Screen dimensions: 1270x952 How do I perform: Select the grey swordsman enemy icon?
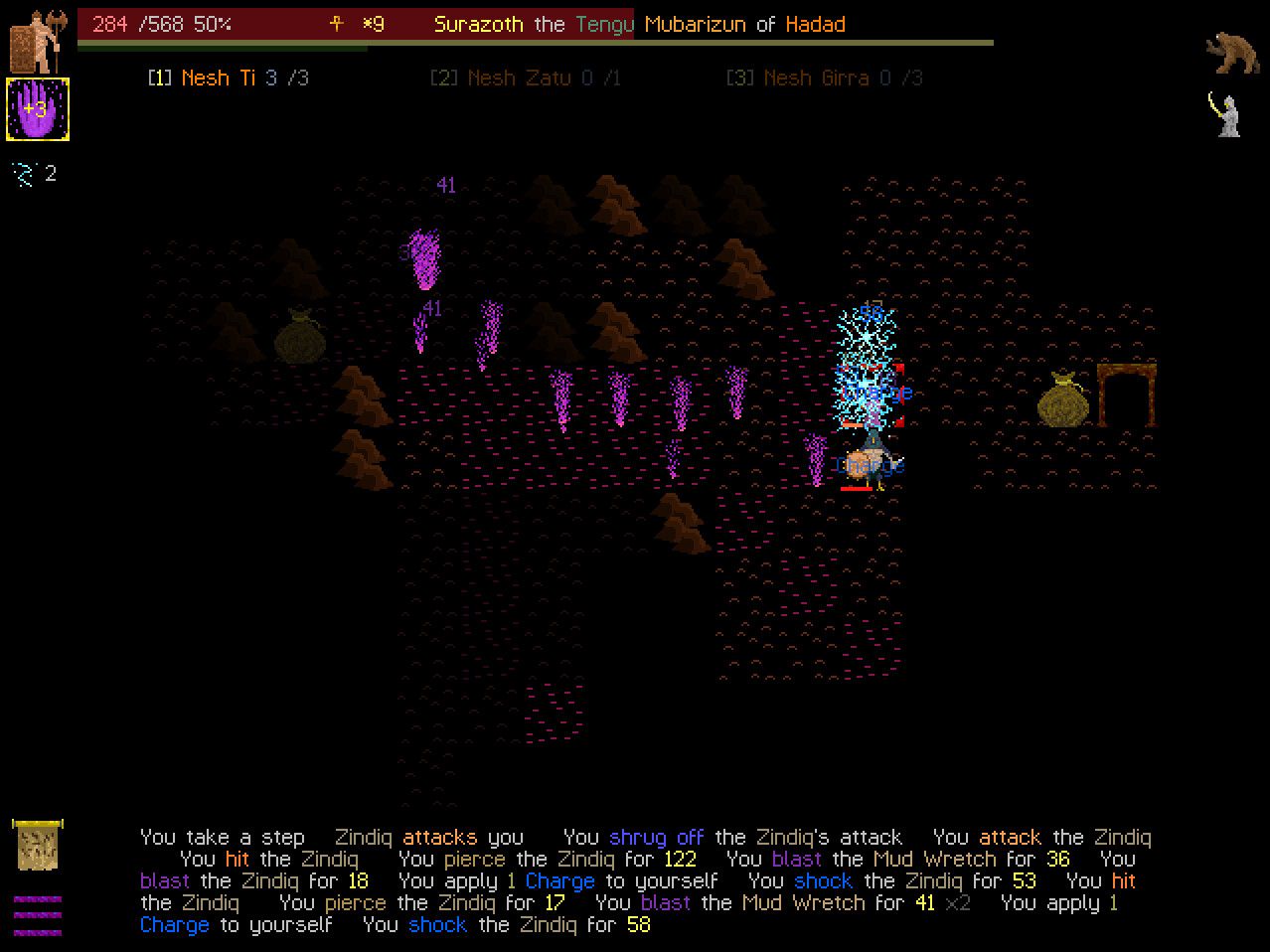1226,114
